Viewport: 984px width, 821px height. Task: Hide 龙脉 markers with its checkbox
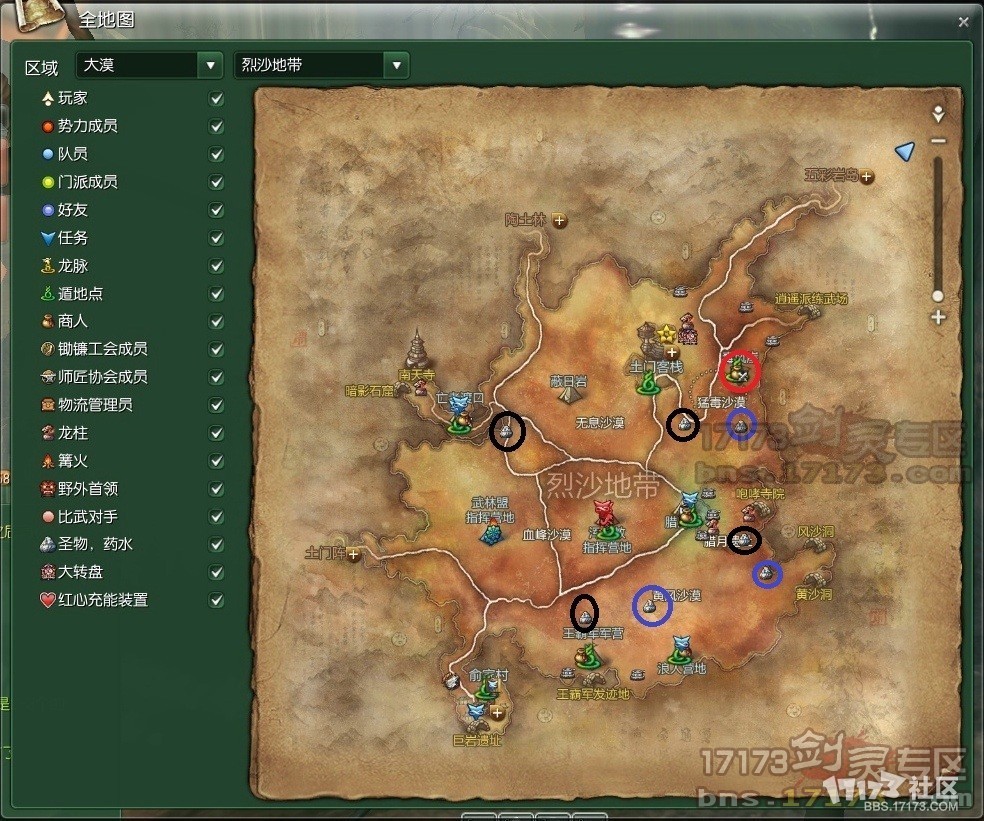coord(216,266)
